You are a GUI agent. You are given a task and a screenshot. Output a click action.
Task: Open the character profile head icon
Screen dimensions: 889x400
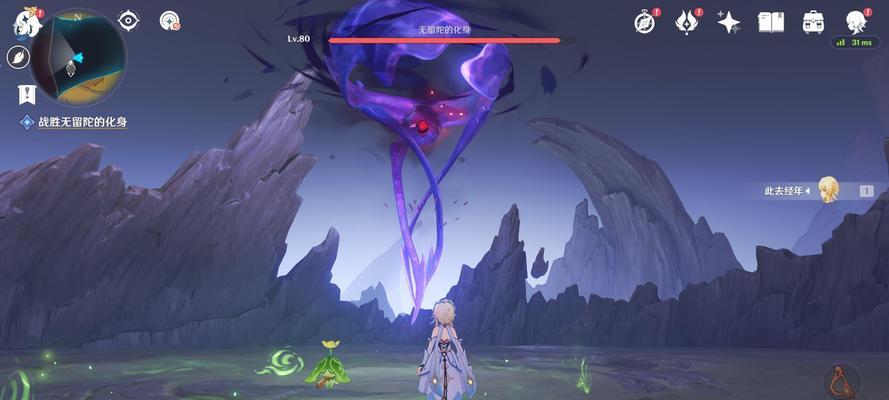coord(855,21)
